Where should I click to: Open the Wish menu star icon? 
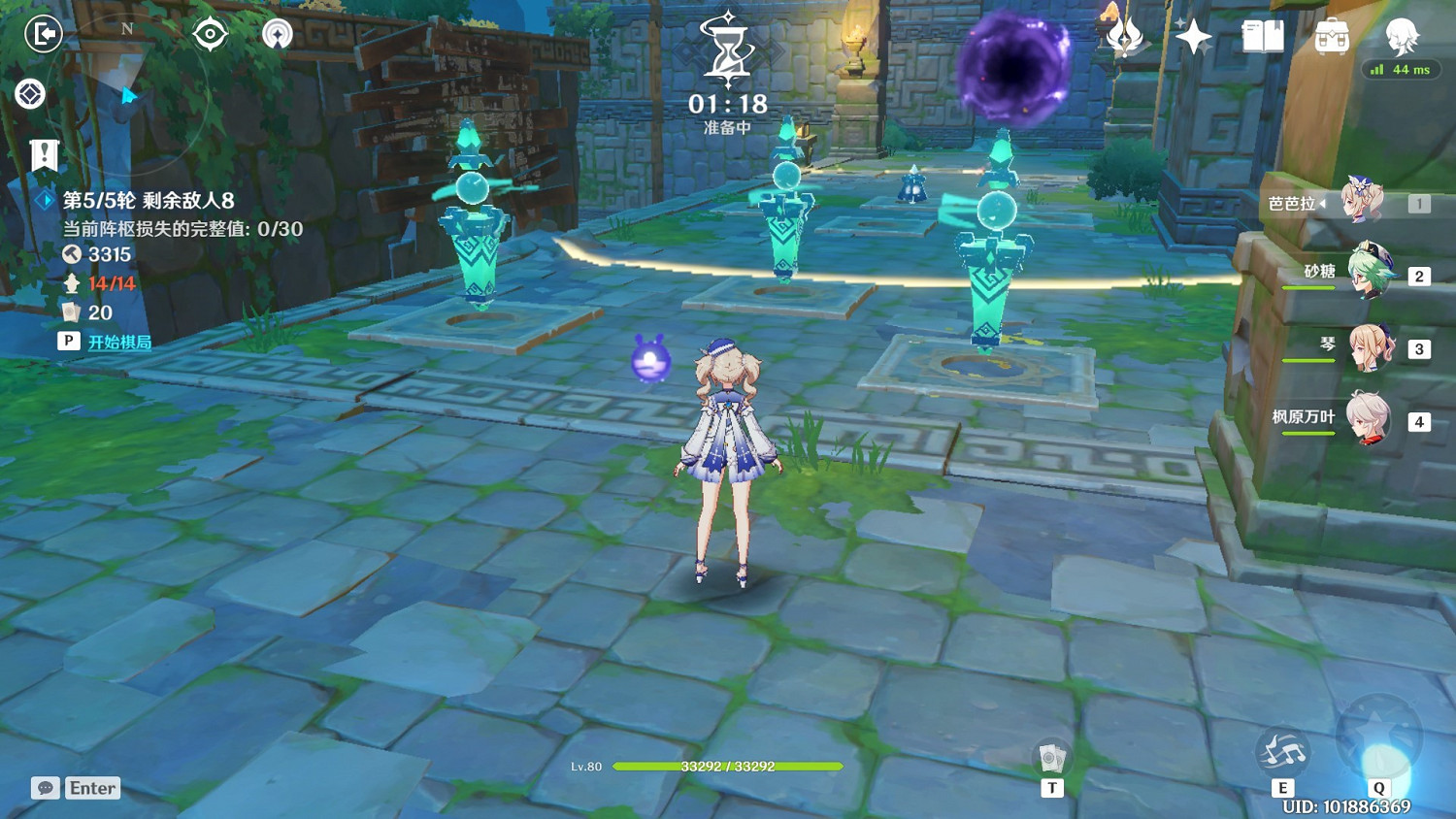1193,36
